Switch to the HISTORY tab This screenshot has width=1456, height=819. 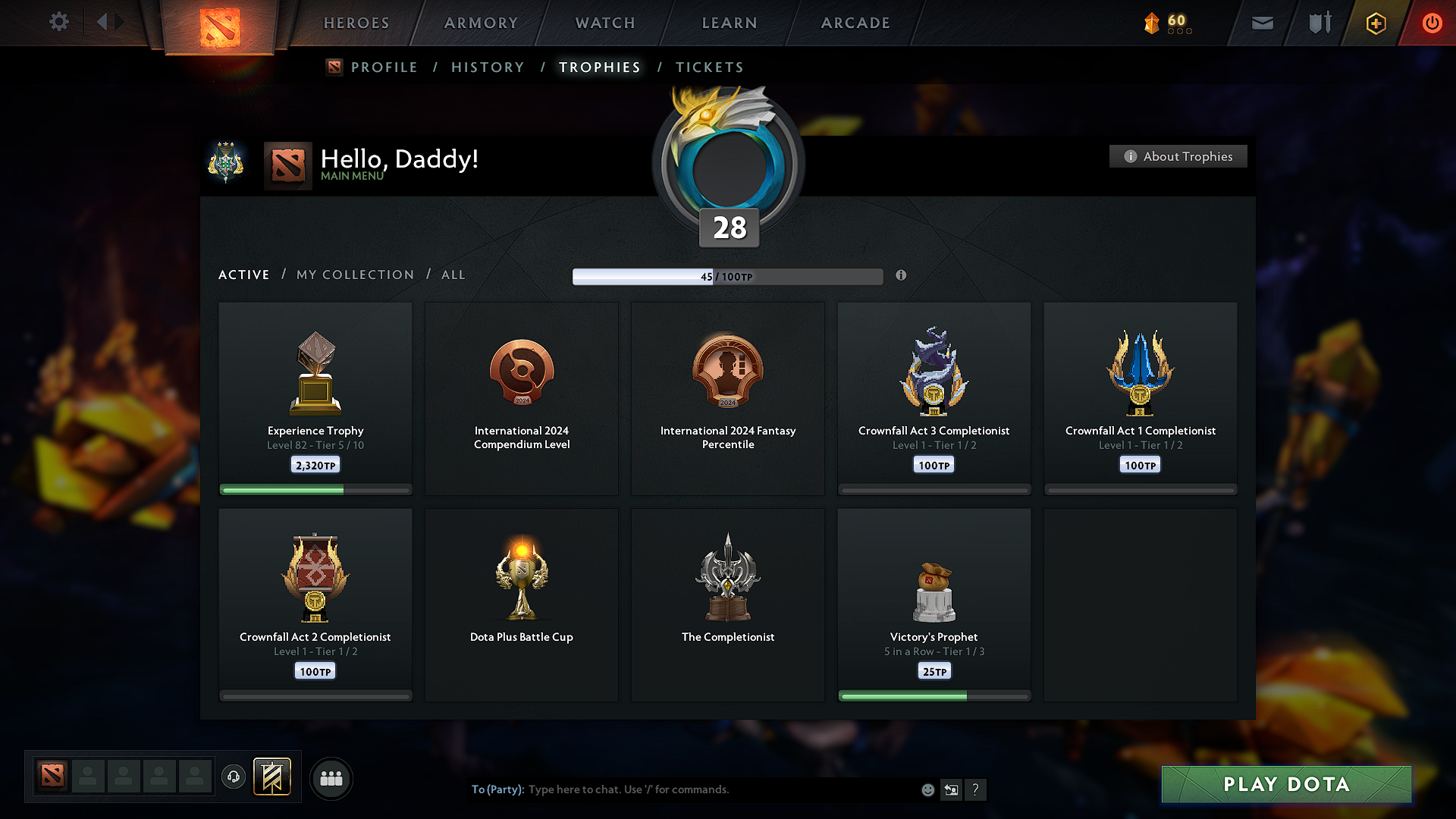pyautogui.click(x=488, y=67)
